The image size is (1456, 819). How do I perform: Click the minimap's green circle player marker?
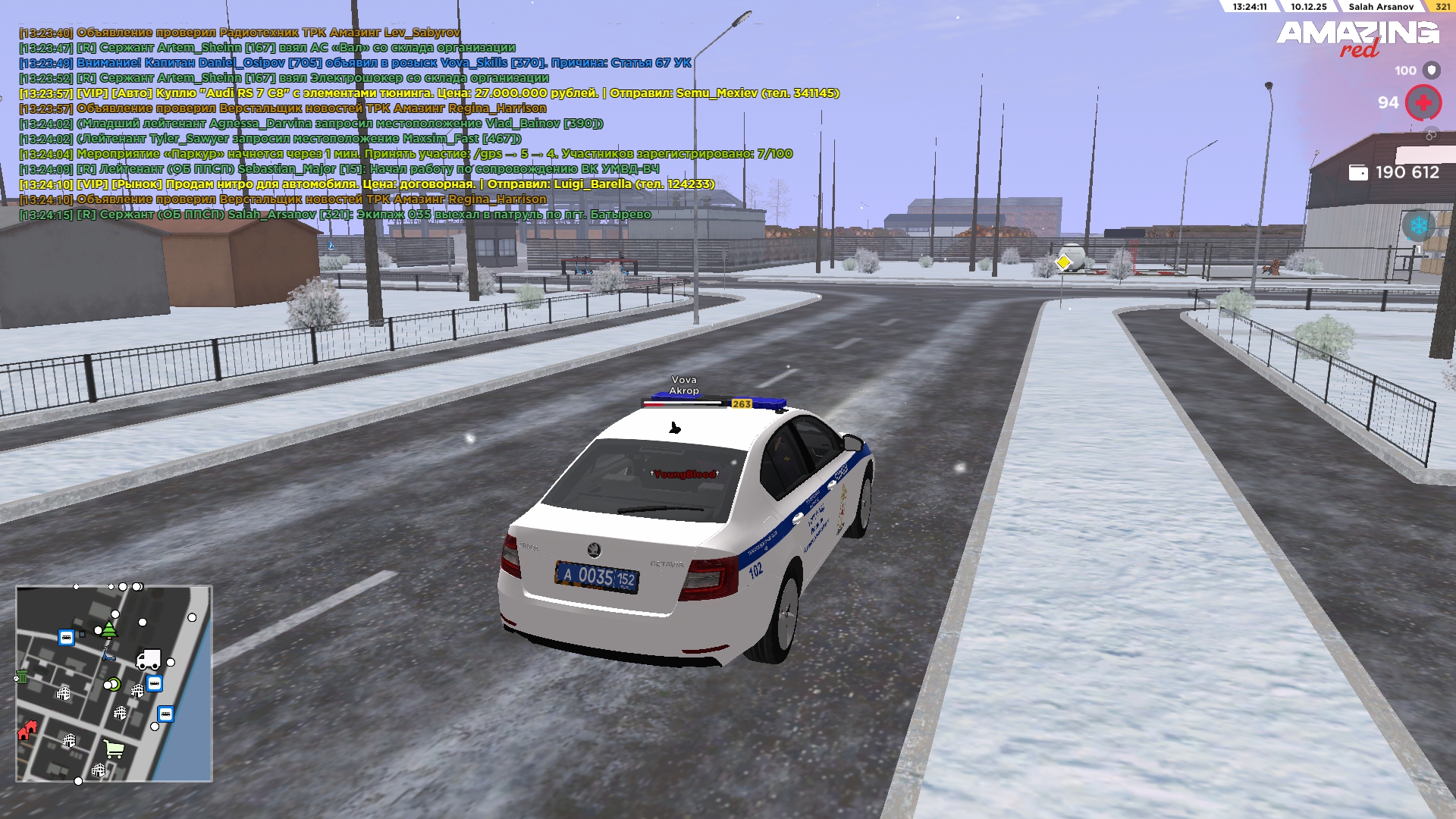(x=115, y=685)
